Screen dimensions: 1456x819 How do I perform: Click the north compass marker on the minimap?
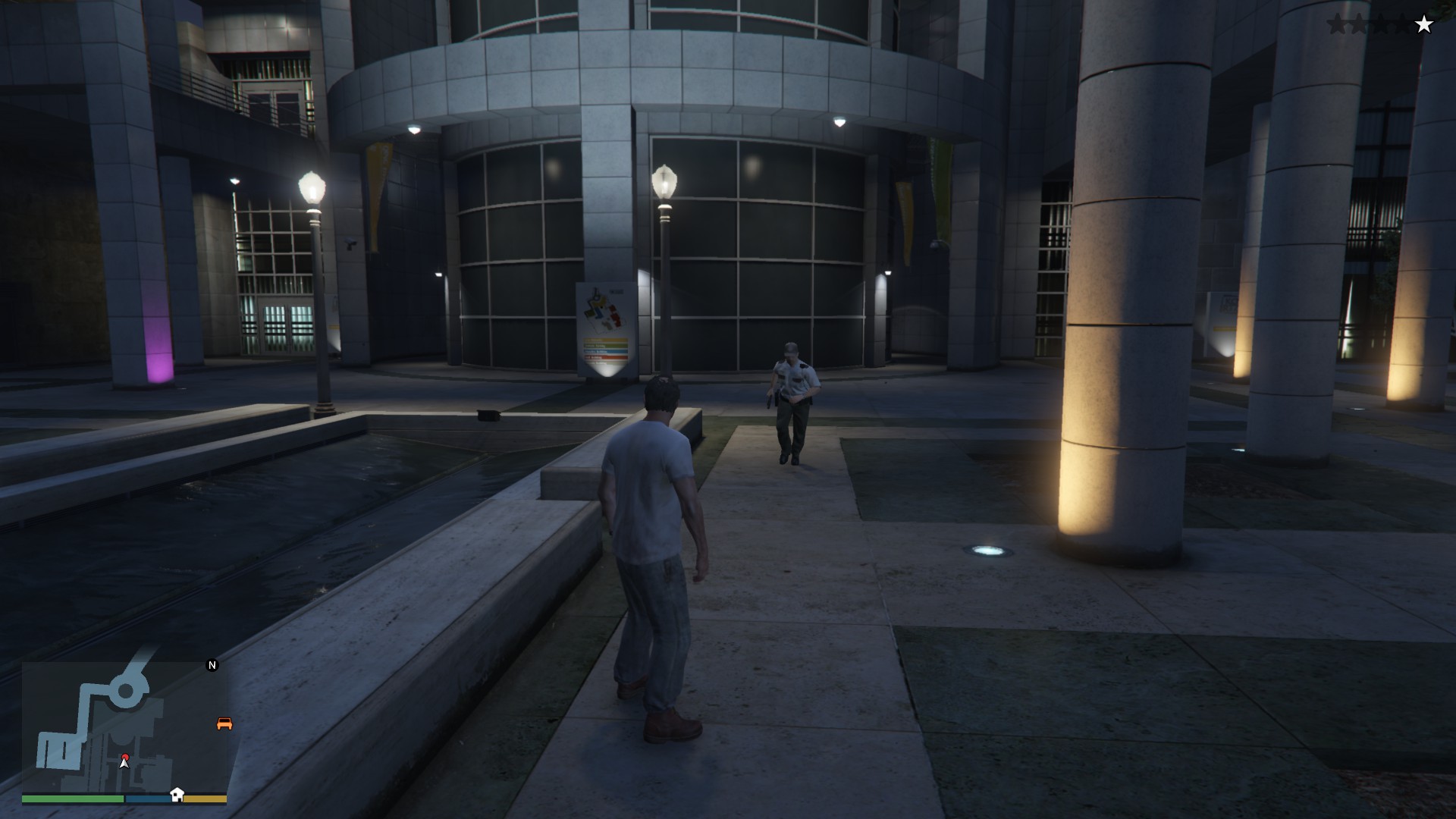pyautogui.click(x=212, y=665)
